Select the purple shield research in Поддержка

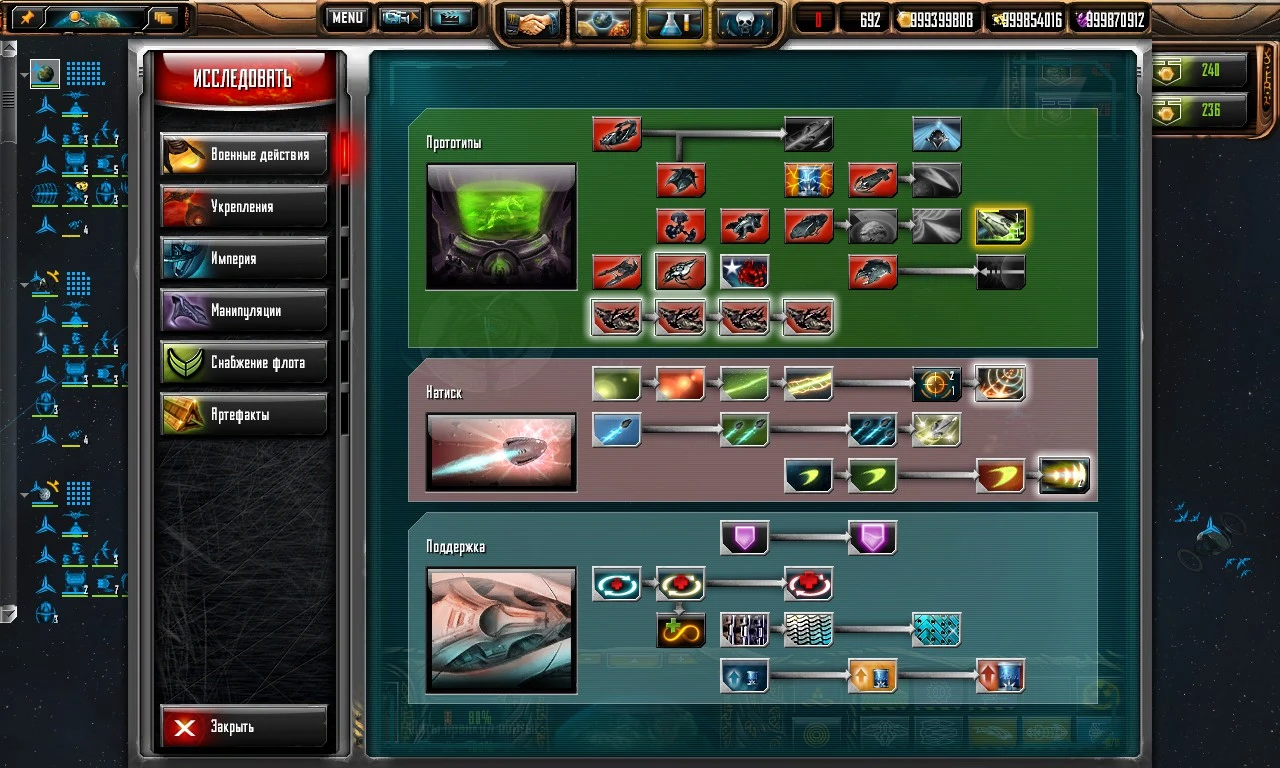click(x=744, y=537)
